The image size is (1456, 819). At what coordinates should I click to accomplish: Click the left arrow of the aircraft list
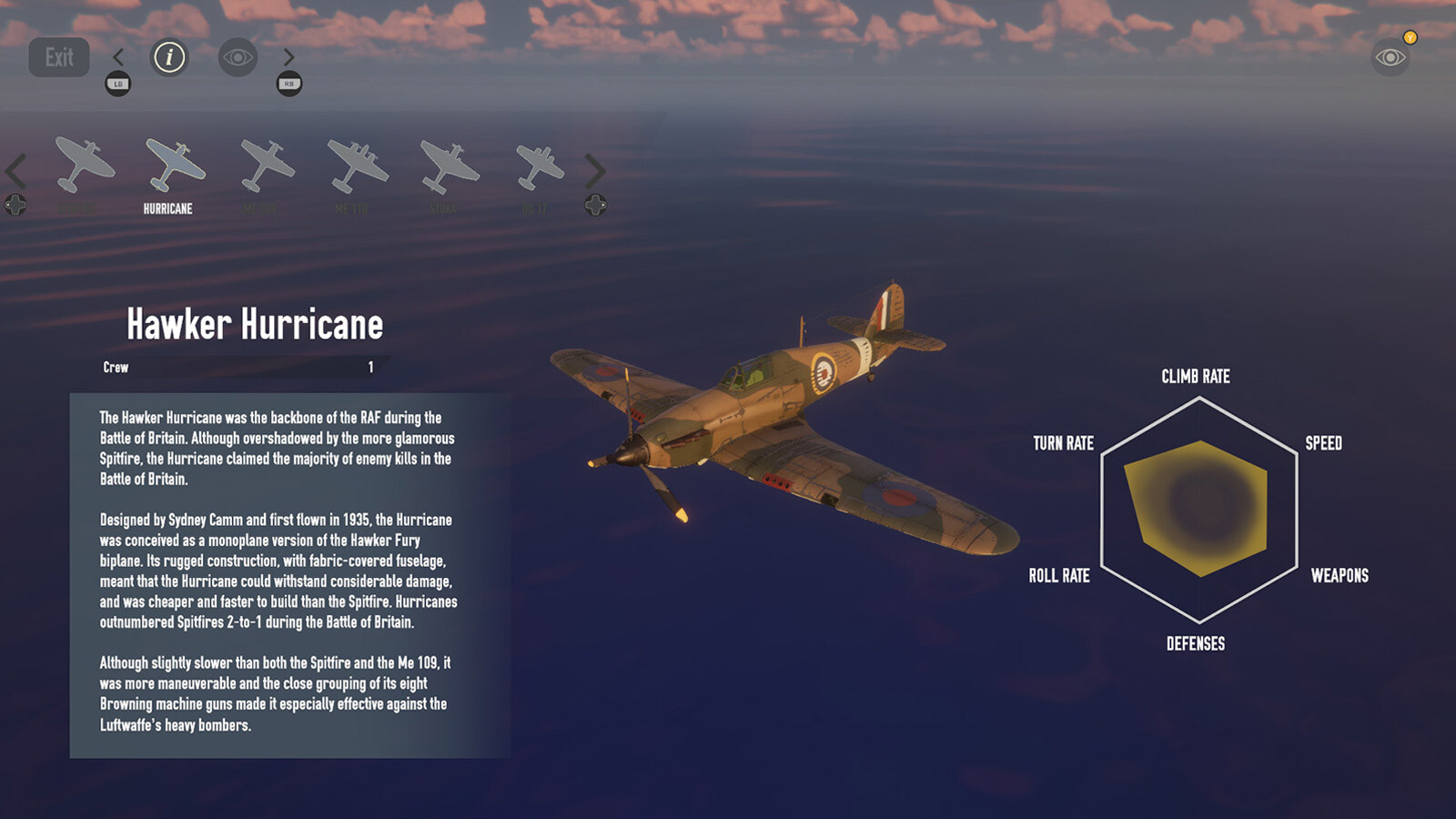click(16, 171)
